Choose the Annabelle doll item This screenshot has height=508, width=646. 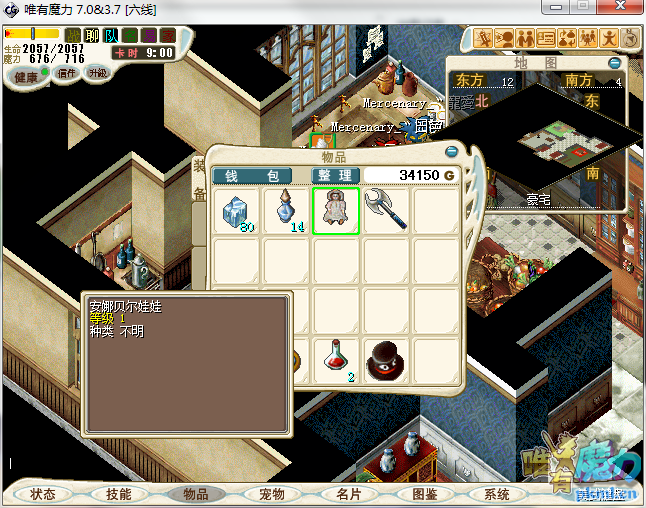336,211
